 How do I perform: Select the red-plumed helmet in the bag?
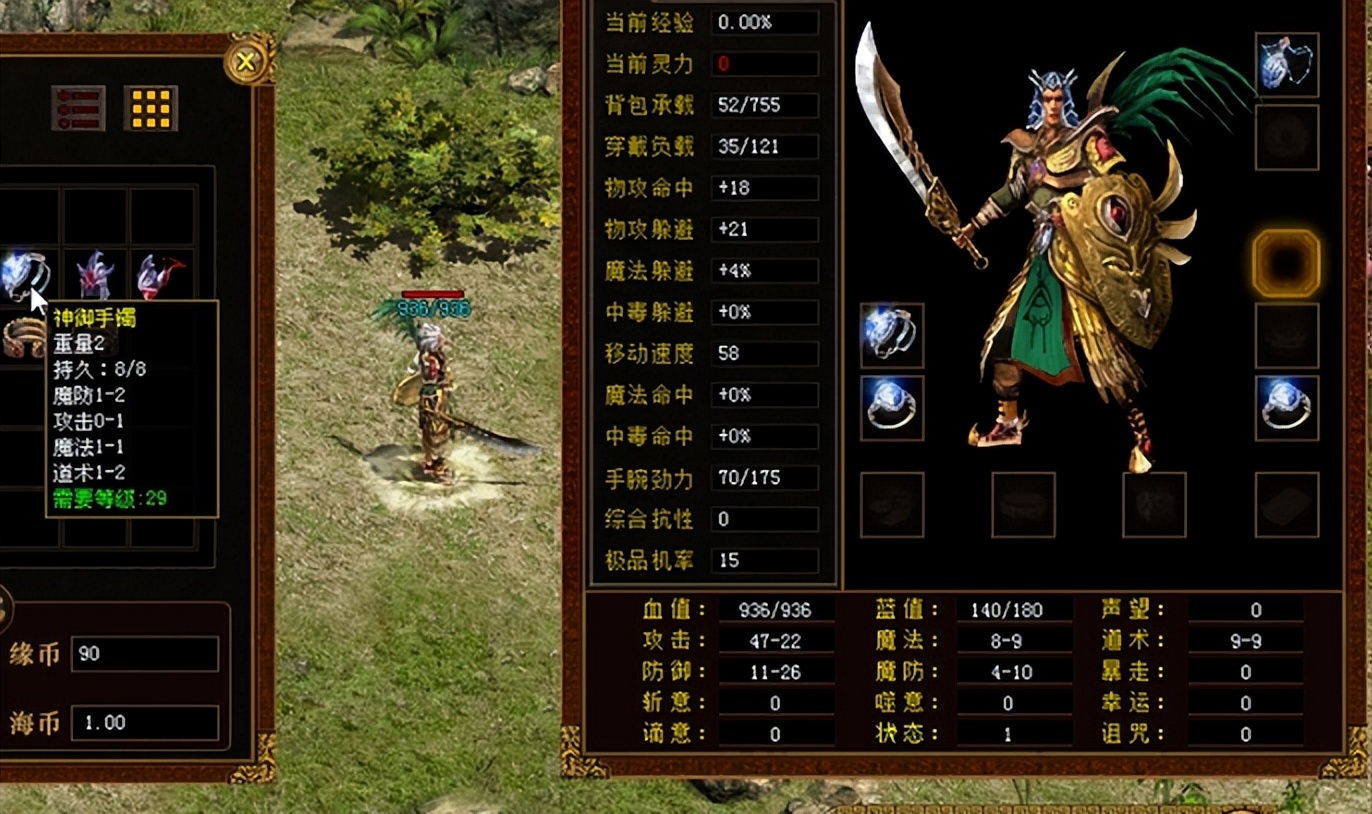162,274
